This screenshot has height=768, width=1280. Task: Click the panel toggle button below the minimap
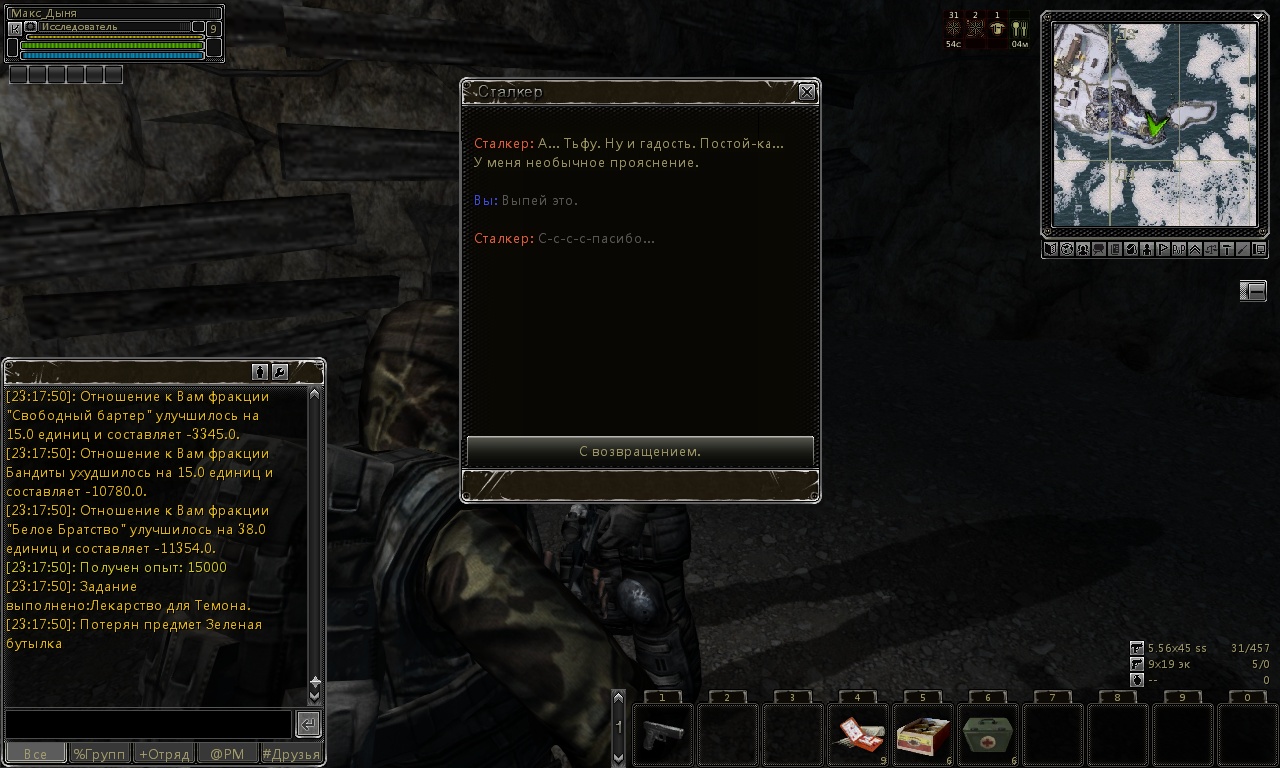point(1253,290)
